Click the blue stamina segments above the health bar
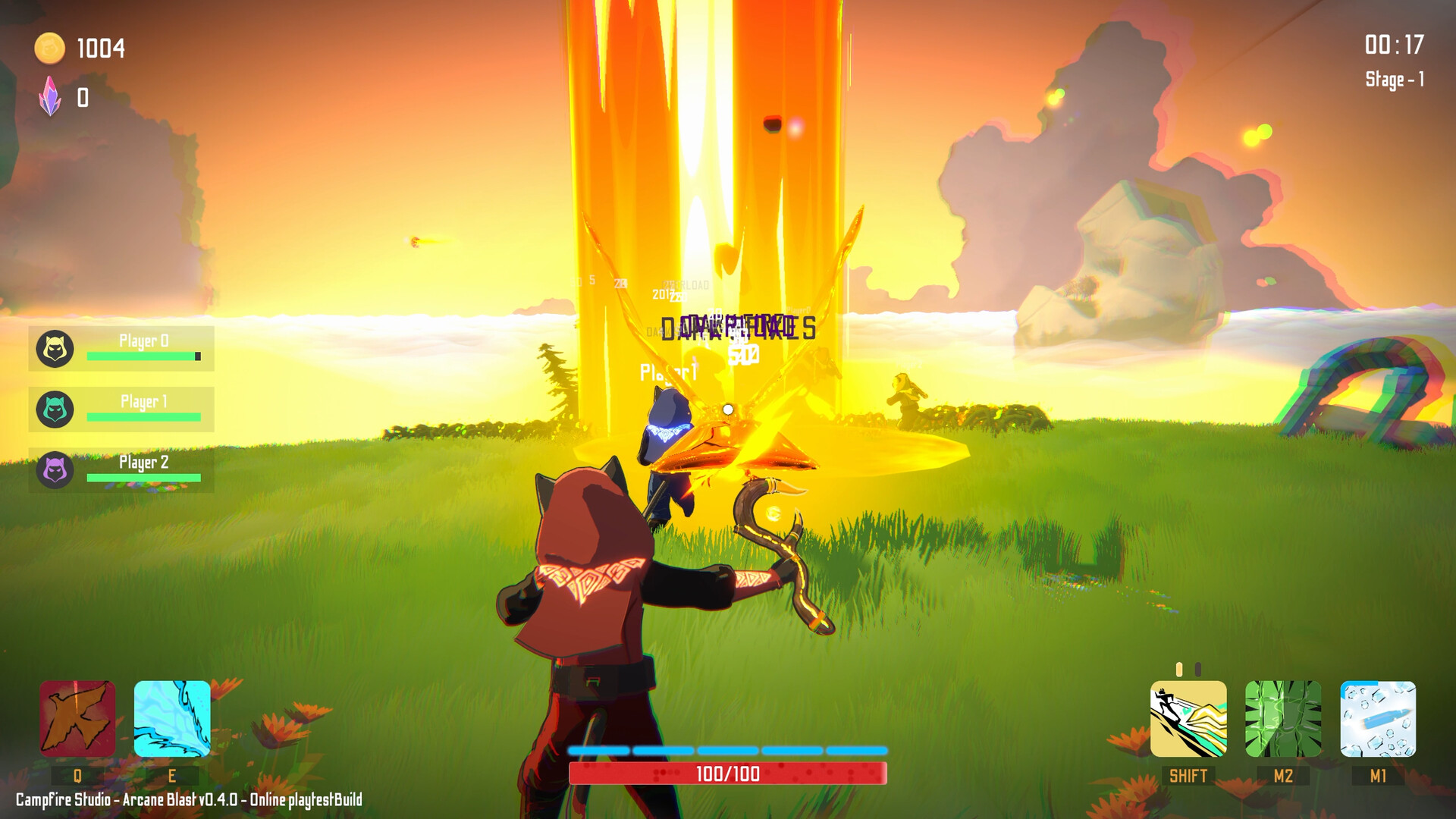 click(726, 750)
